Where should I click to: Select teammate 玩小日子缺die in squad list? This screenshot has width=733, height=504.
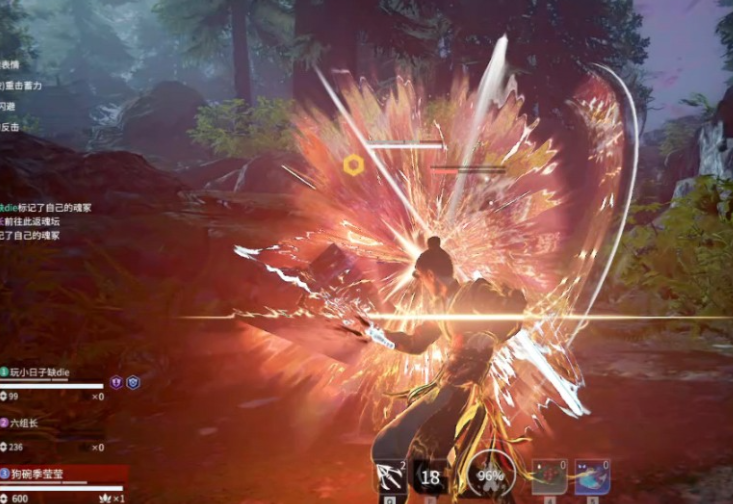(x=42, y=372)
